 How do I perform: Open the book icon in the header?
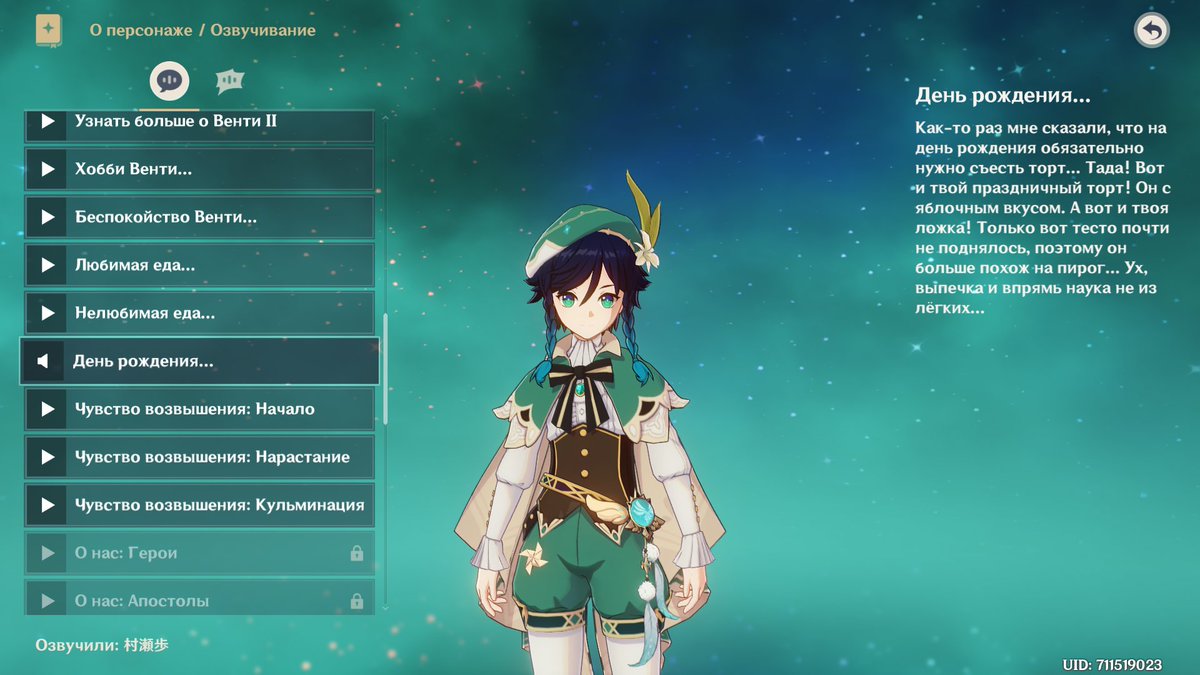coord(48,30)
